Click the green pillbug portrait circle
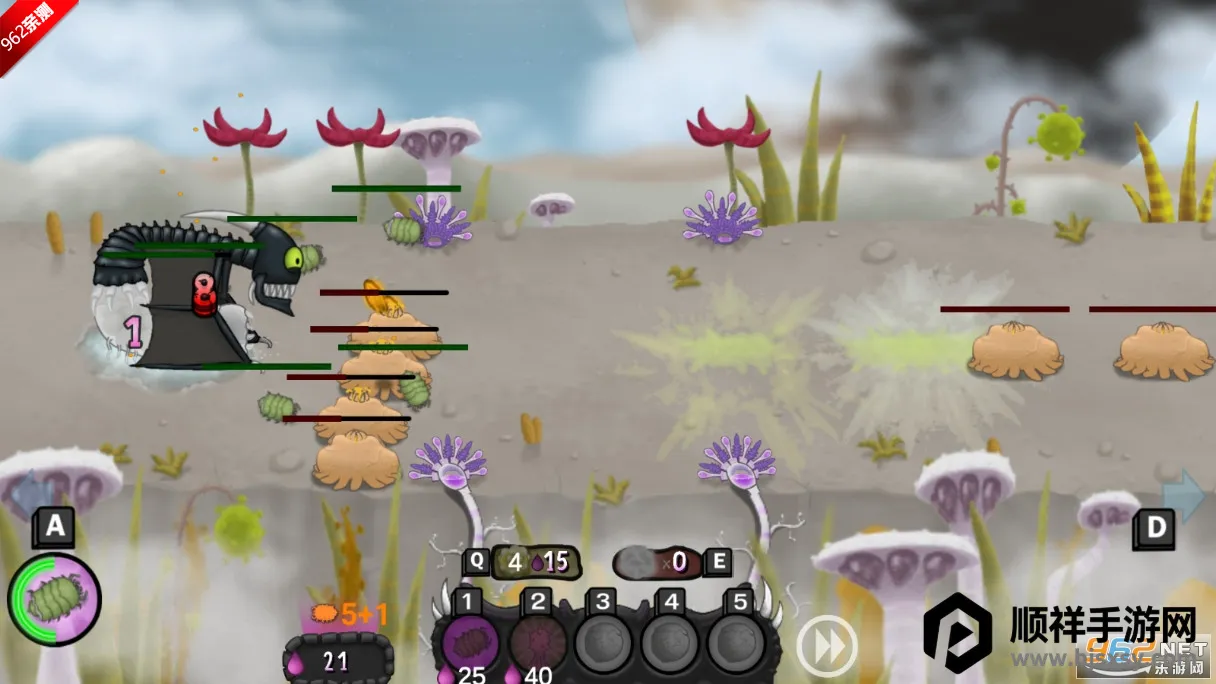Screen dimensions: 1216x684 pos(55,600)
